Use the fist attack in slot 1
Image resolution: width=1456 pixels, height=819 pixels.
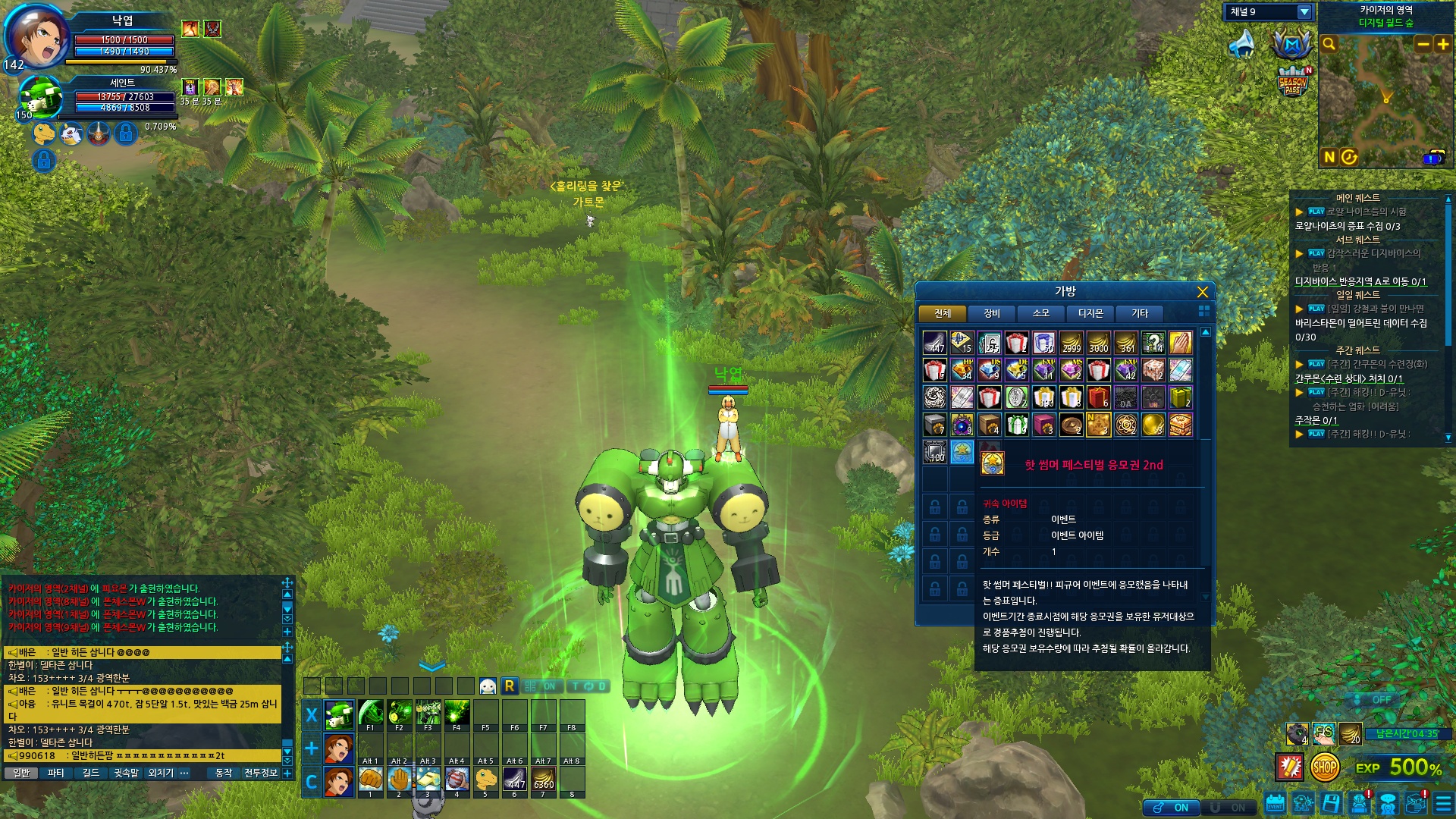pos(371,780)
